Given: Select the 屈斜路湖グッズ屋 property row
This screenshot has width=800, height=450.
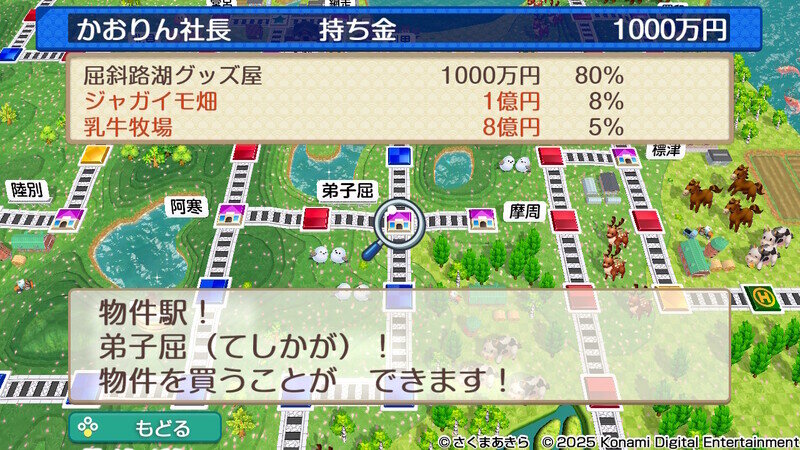Looking at the screenshot, I should click(x=400, y=76).
